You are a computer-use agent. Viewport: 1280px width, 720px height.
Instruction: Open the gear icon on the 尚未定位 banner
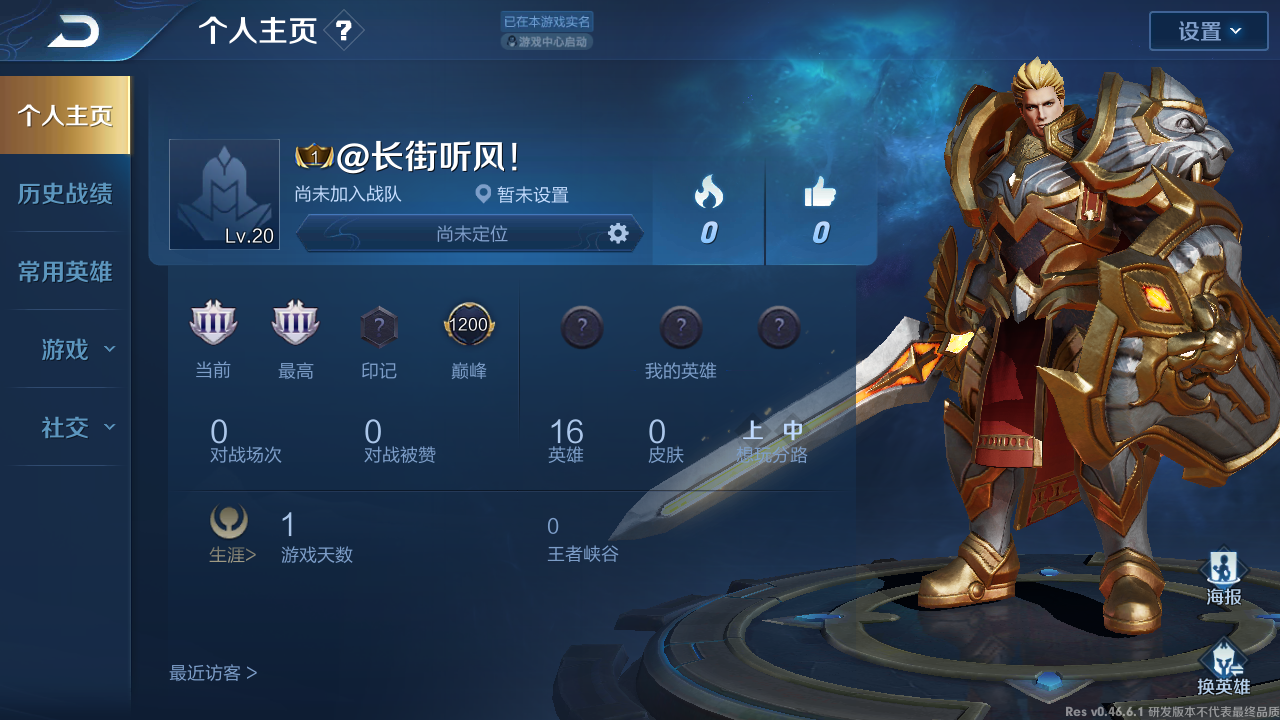(x=619, y=234)
